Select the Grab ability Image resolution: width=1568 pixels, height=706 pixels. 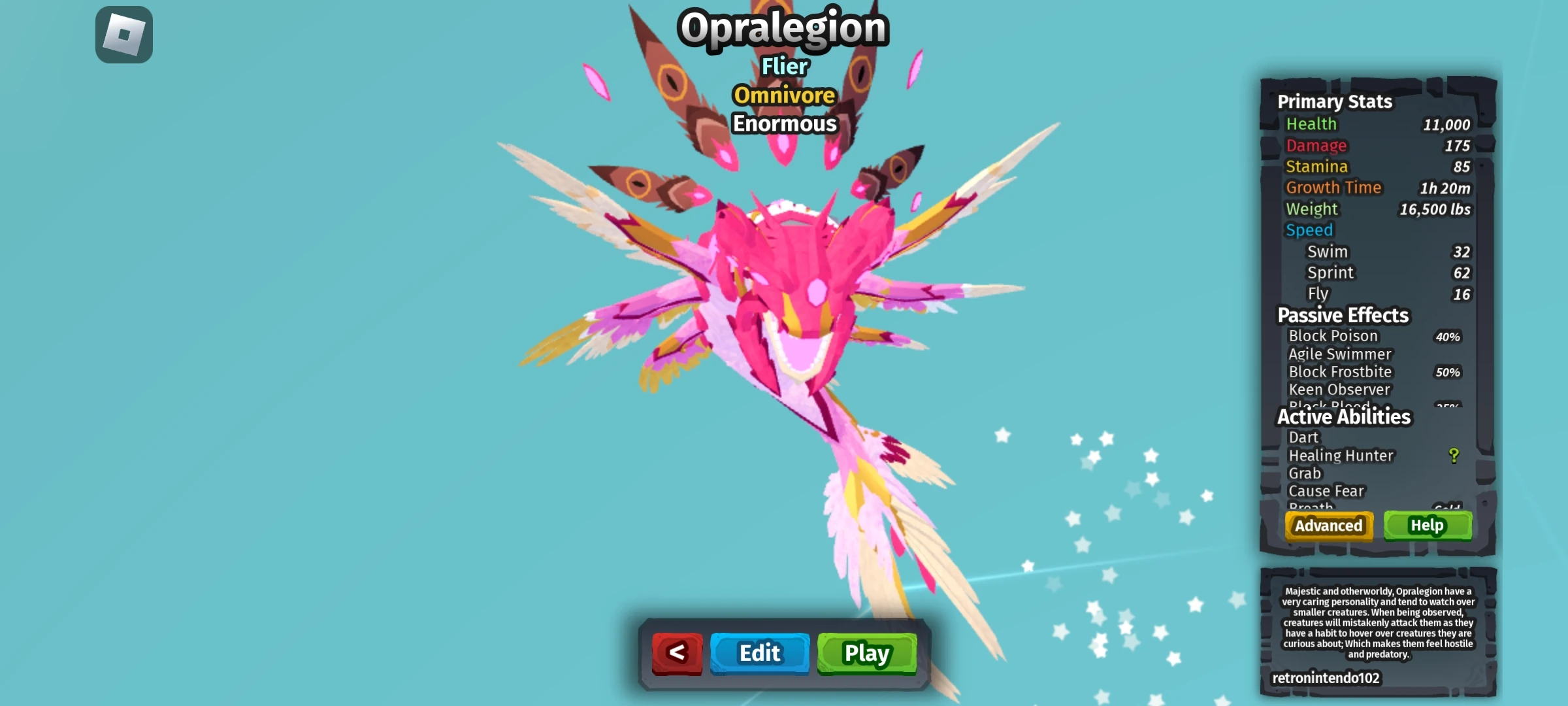(x=1304, y=473)
